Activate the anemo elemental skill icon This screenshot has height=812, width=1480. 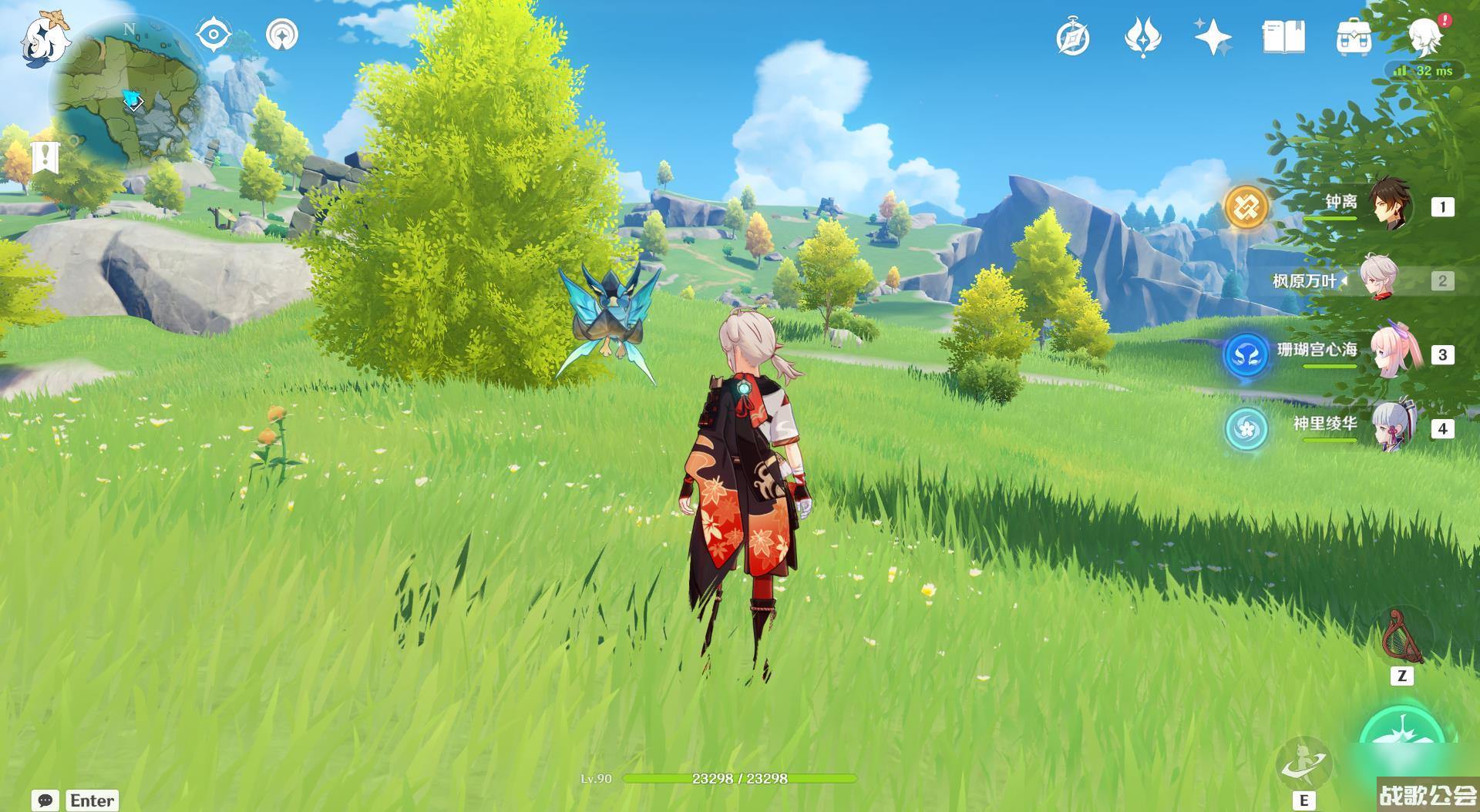1303,763
